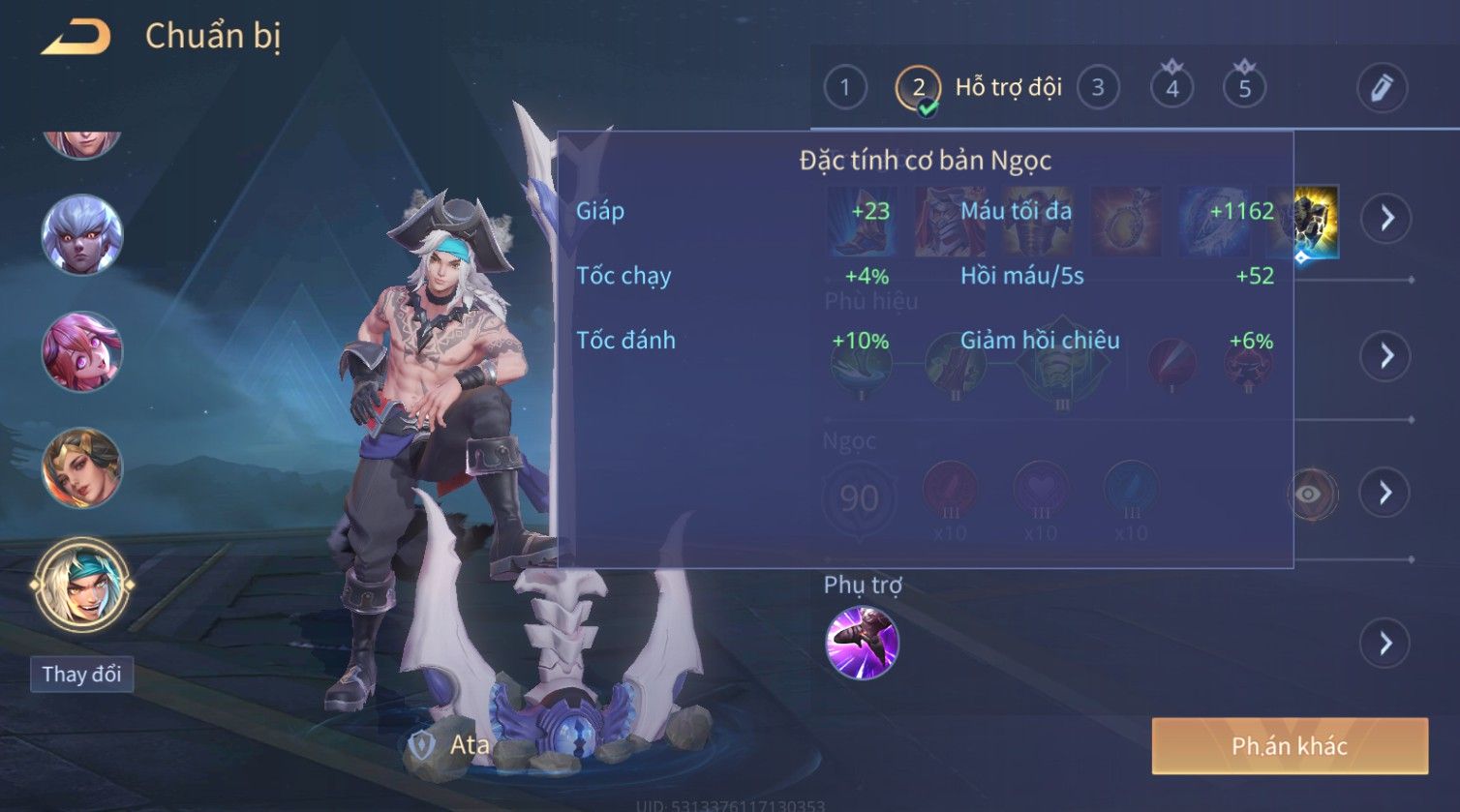Open the Phù hiệu section arrow
1460x812 pixels.
pos(1385,356)
